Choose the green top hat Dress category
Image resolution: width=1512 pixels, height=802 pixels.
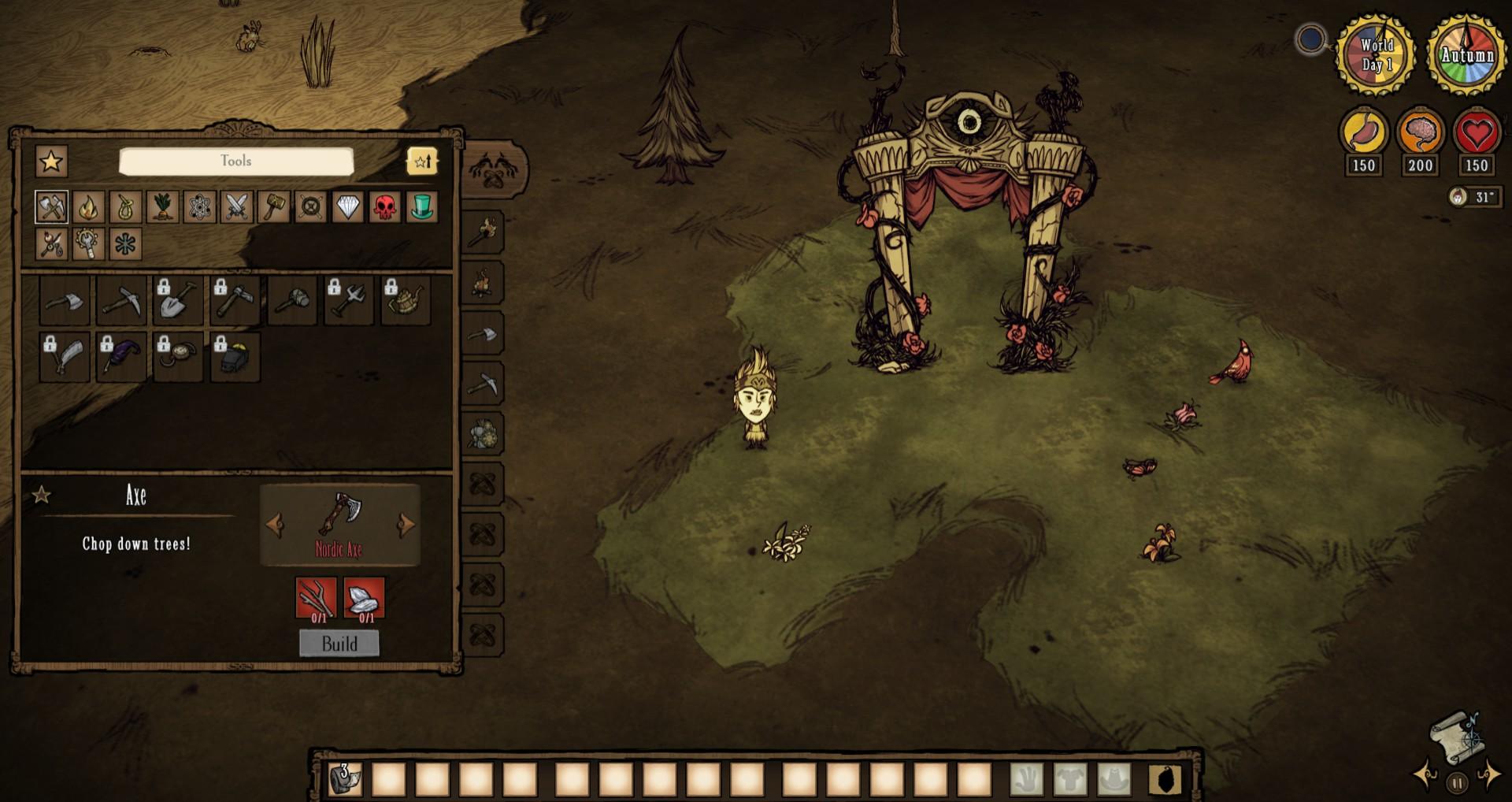422,207
